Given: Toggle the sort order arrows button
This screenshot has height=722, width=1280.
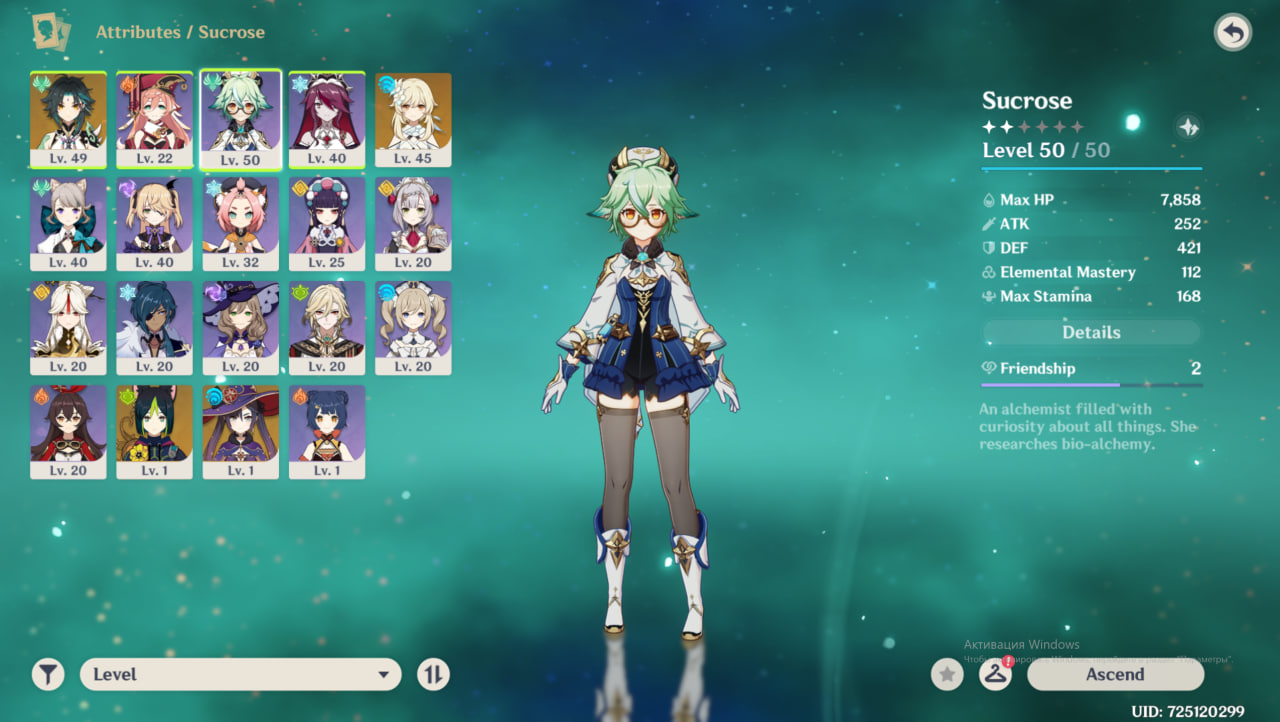Looking at the screenshot, I should [x=433, y=675].
